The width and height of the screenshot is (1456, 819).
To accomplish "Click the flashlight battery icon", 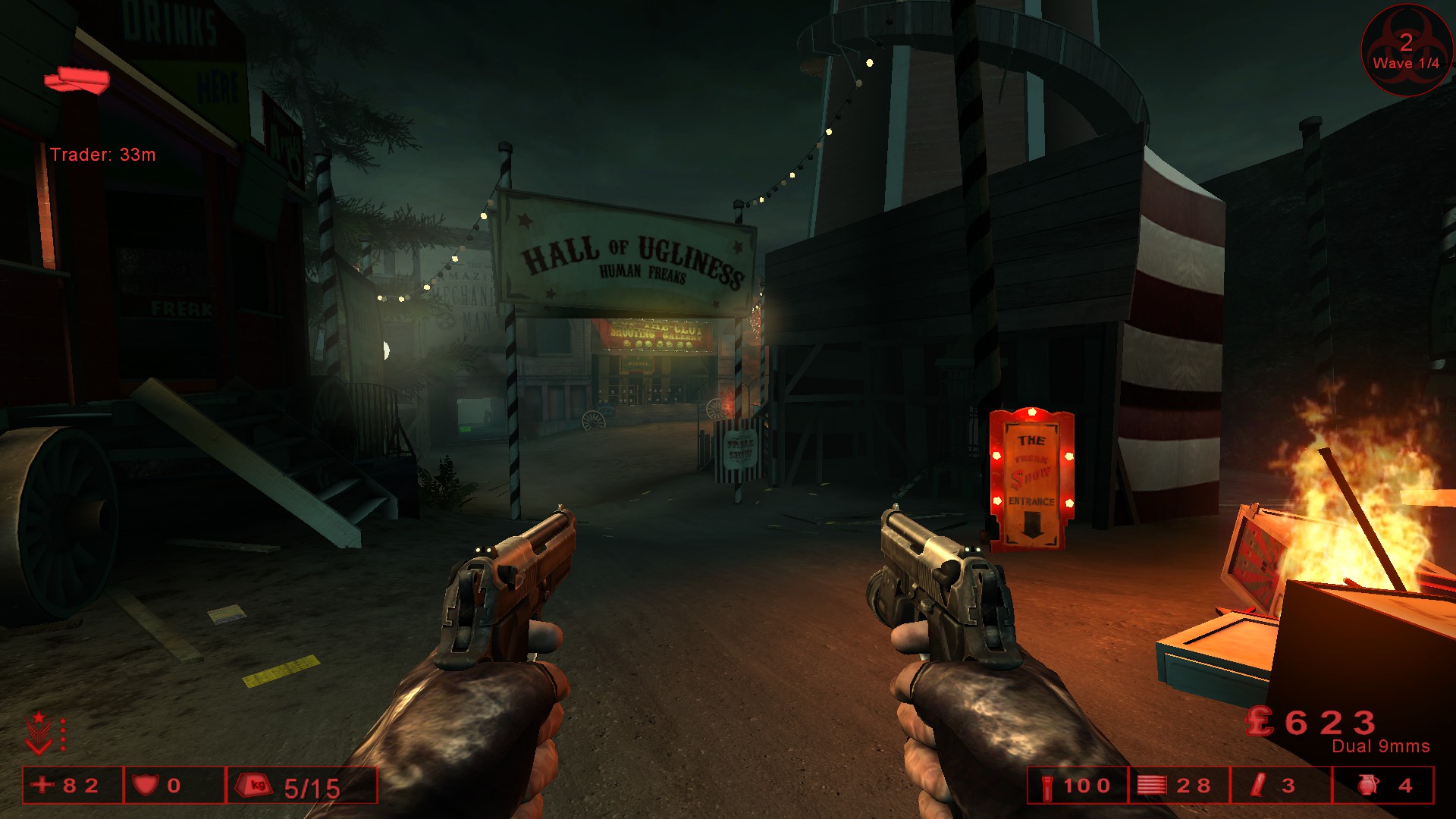I will 1047,786.
